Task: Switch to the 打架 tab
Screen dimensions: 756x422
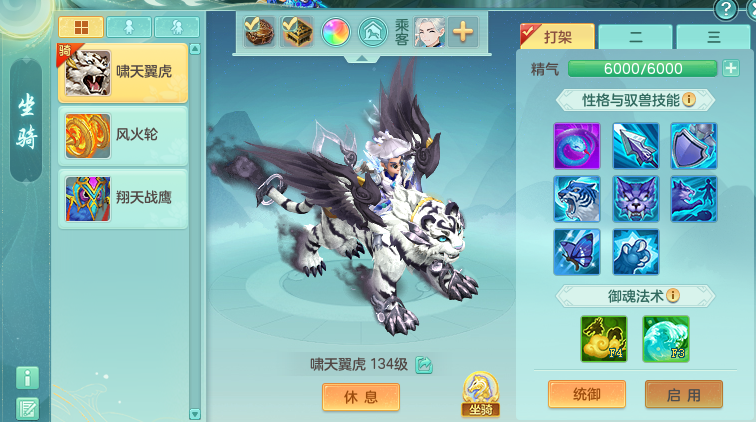Action: [558, 37]
